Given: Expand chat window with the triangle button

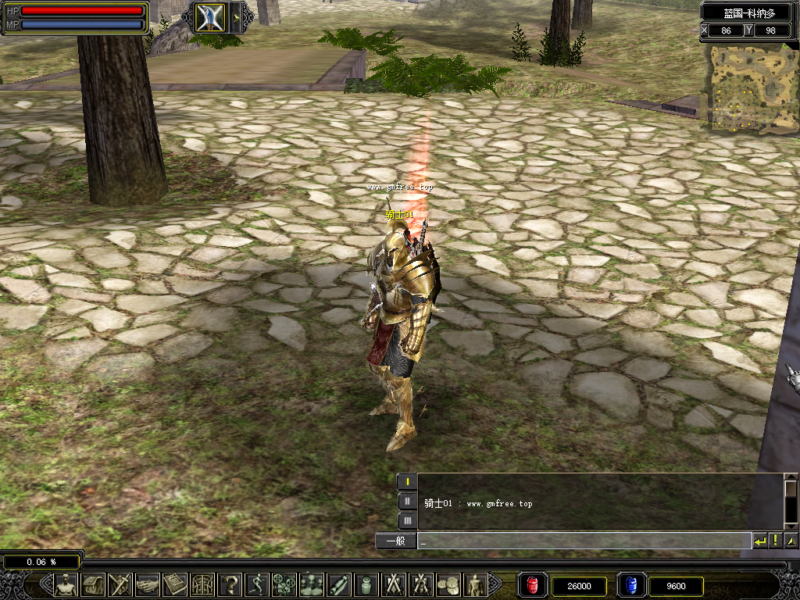Looking at the screenshot, I should [x=791, y=541].
